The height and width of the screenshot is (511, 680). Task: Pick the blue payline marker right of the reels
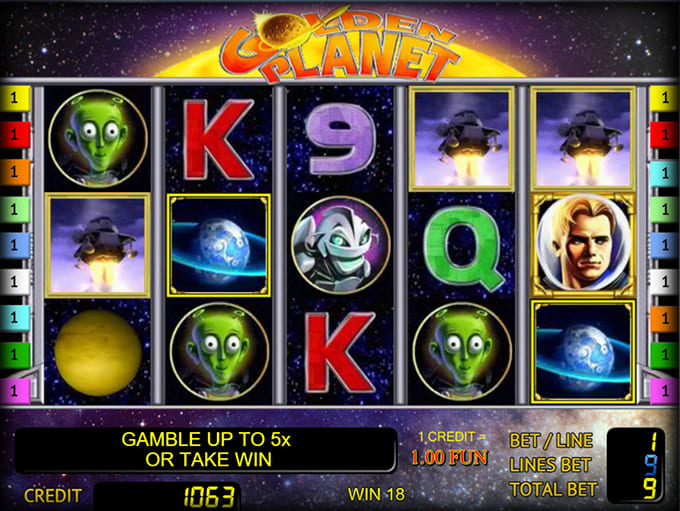[663, 244]
